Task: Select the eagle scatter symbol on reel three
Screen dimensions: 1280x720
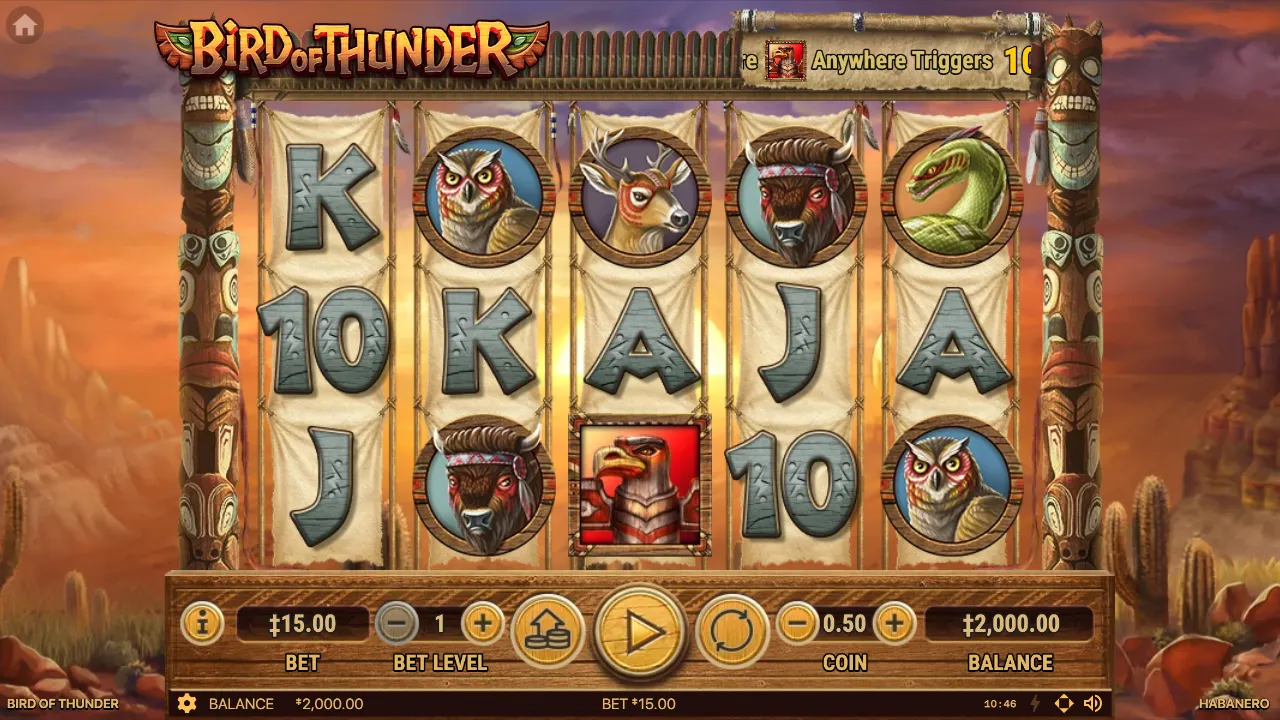Action: coord(640,483)
